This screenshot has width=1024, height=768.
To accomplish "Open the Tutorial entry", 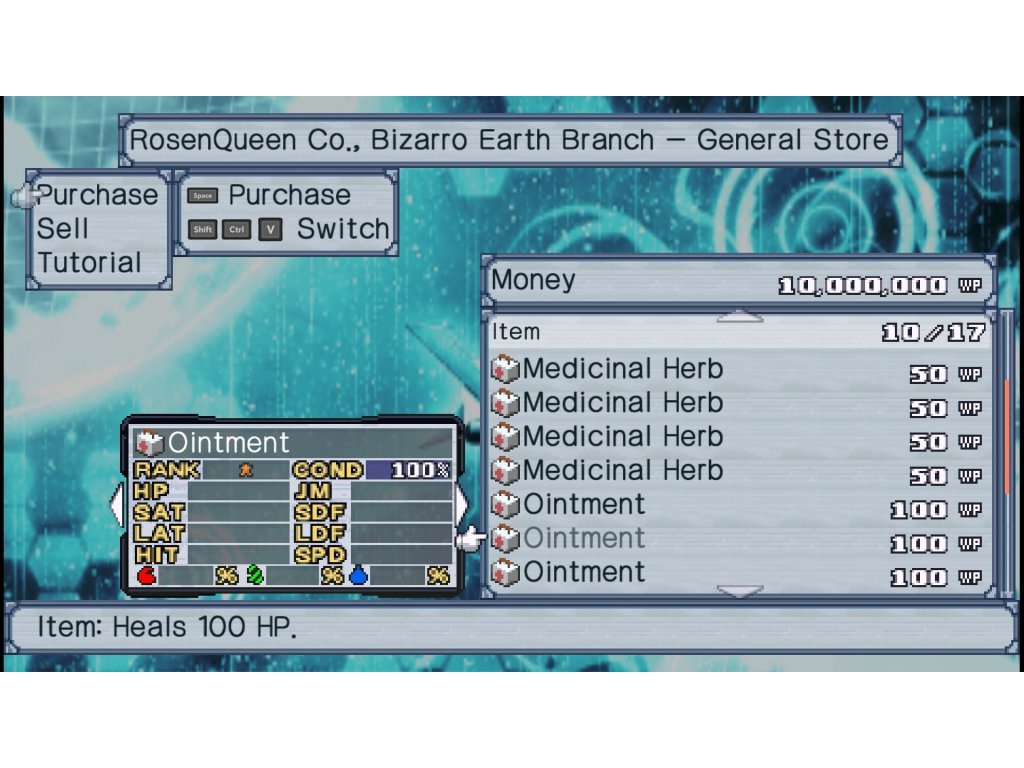I will tap(89, 263).
